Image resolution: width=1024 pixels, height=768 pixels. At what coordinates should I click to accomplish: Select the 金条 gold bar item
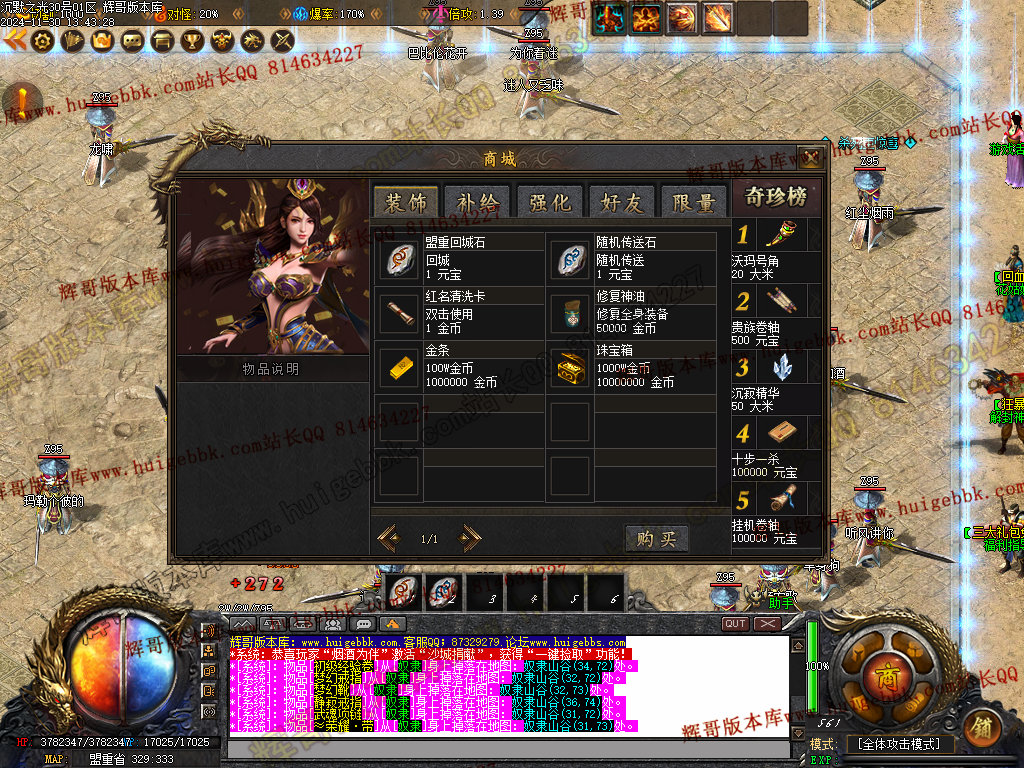tap(400, 367)
